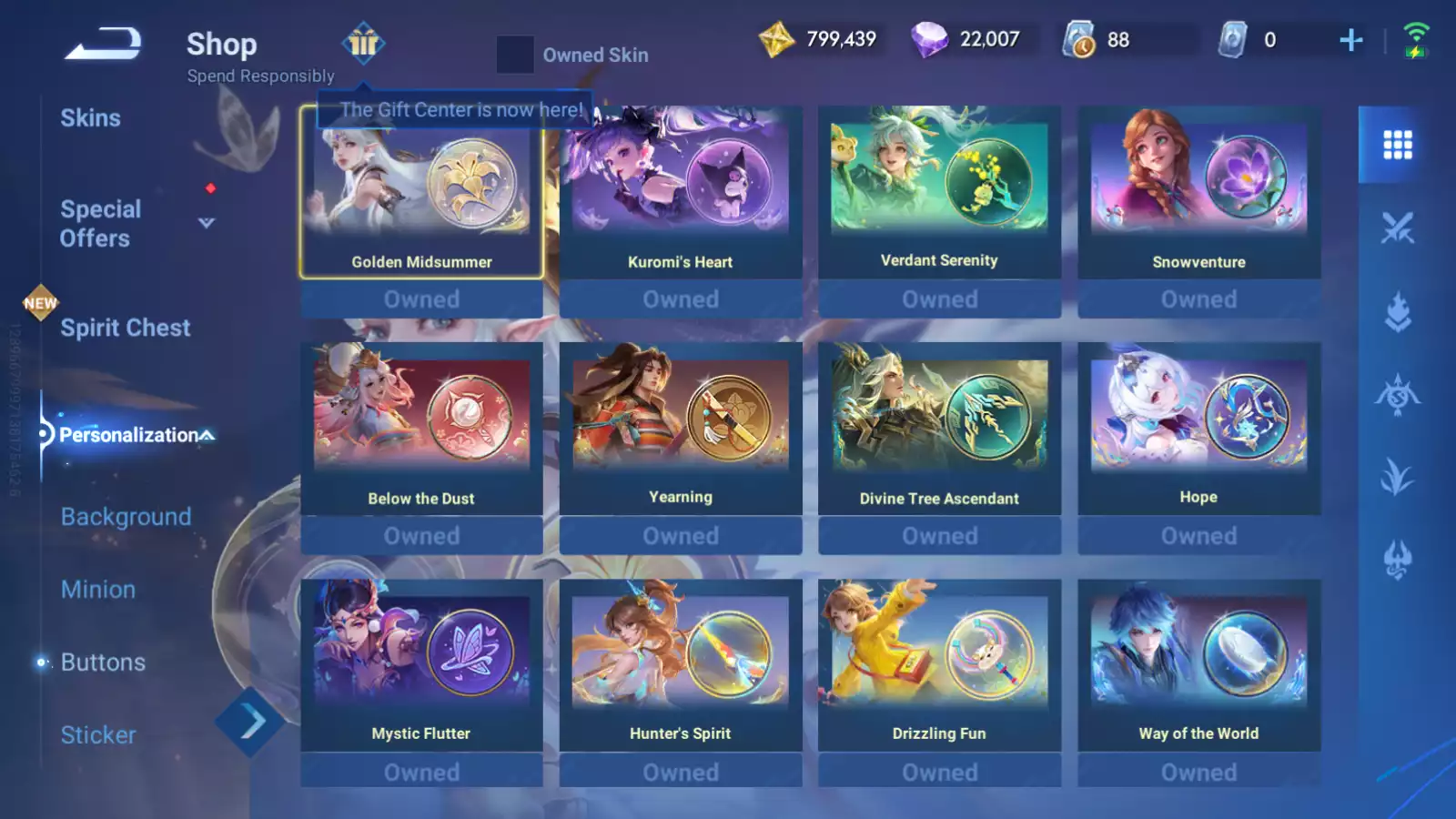The image size is (1456, 819).
Task: Collapse the Personalization category
Action: 207,435
